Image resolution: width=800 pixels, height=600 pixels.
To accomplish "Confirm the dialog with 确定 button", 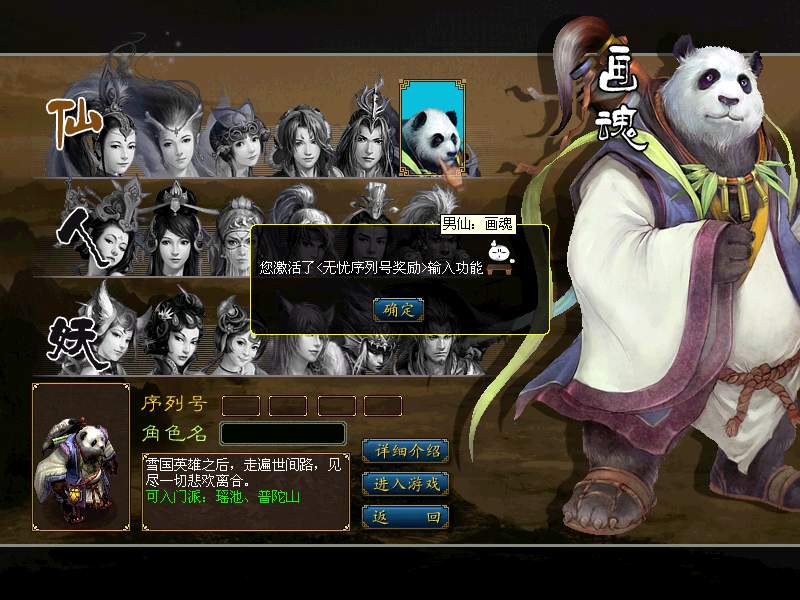I will tap(398, 310).
